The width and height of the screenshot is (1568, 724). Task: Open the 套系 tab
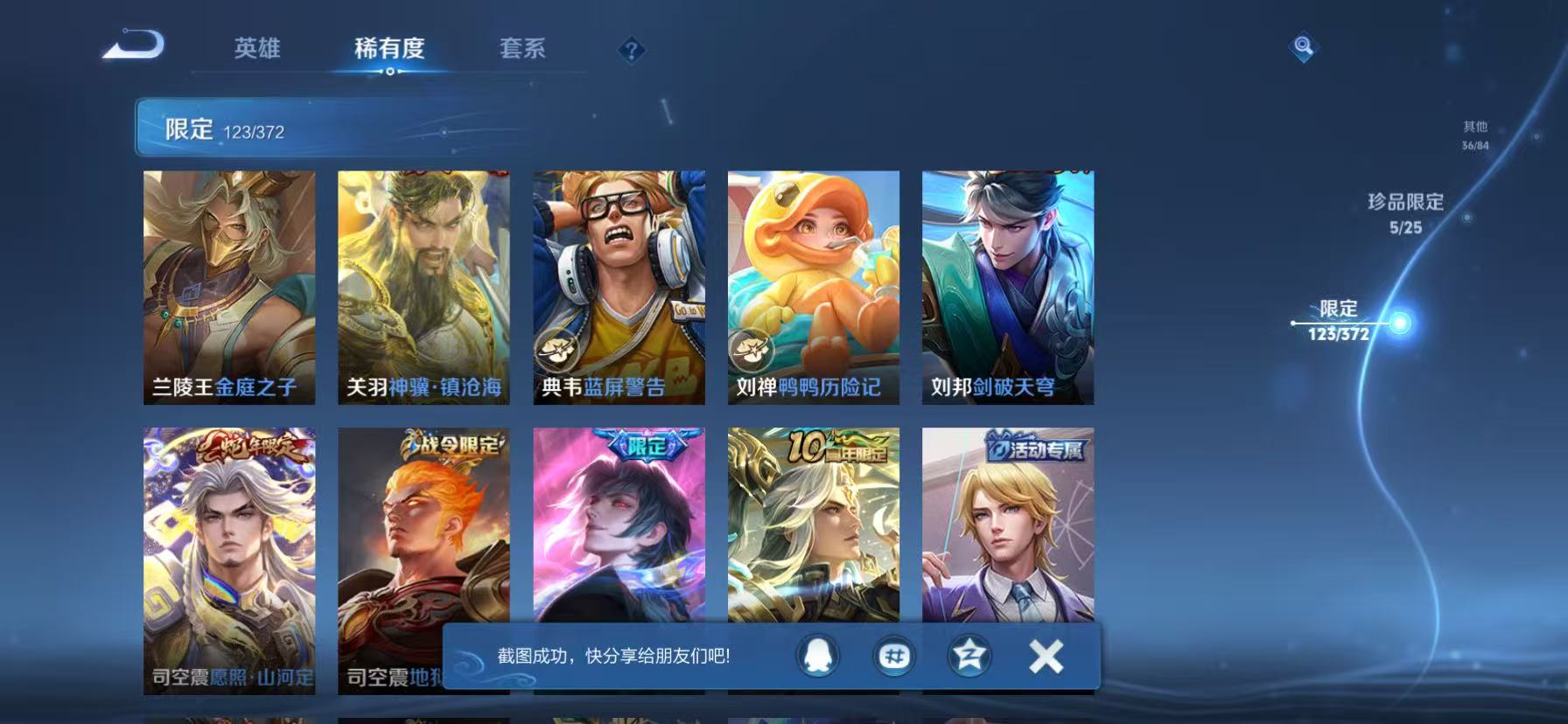522,50
